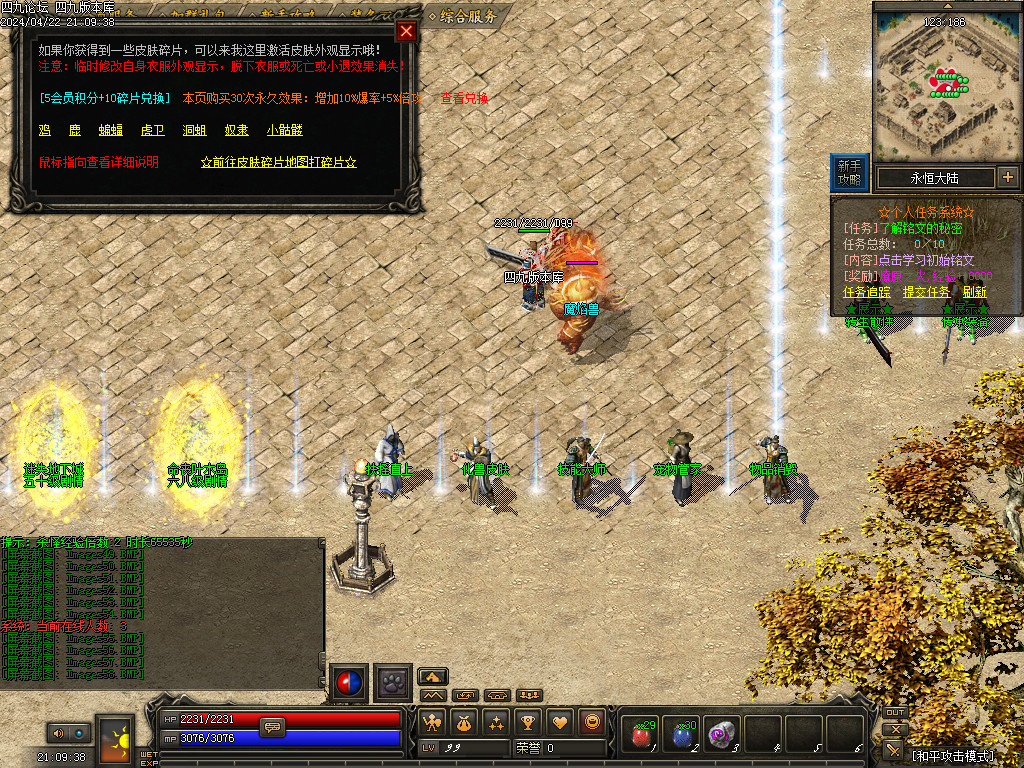Submit the quest via 提交任务
Viewport: 1024px width, 768px height.
pyautogui.click(x=926, y=292)
